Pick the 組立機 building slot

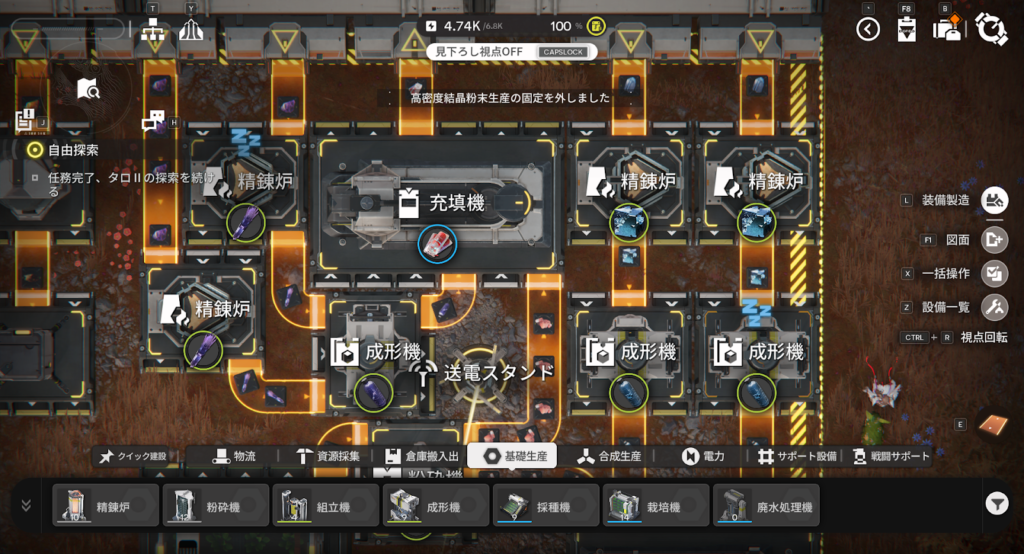[326, 506]
